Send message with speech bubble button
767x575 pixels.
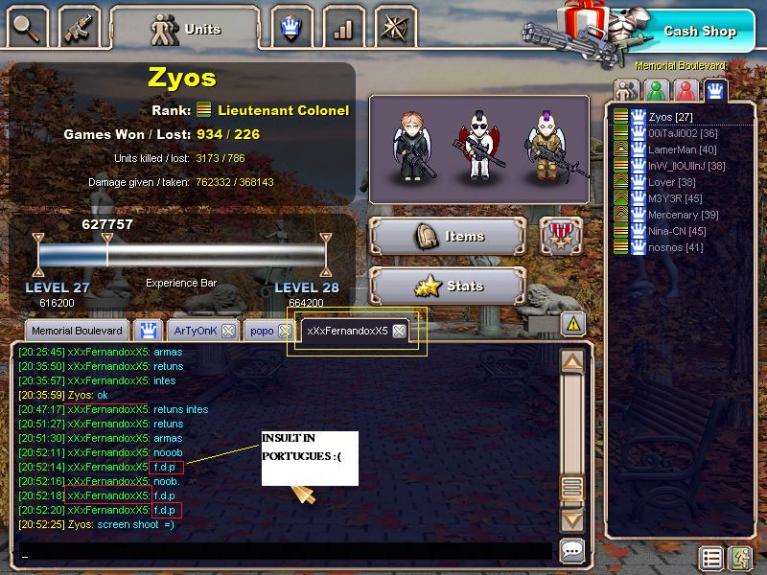[x=572, y=550]
